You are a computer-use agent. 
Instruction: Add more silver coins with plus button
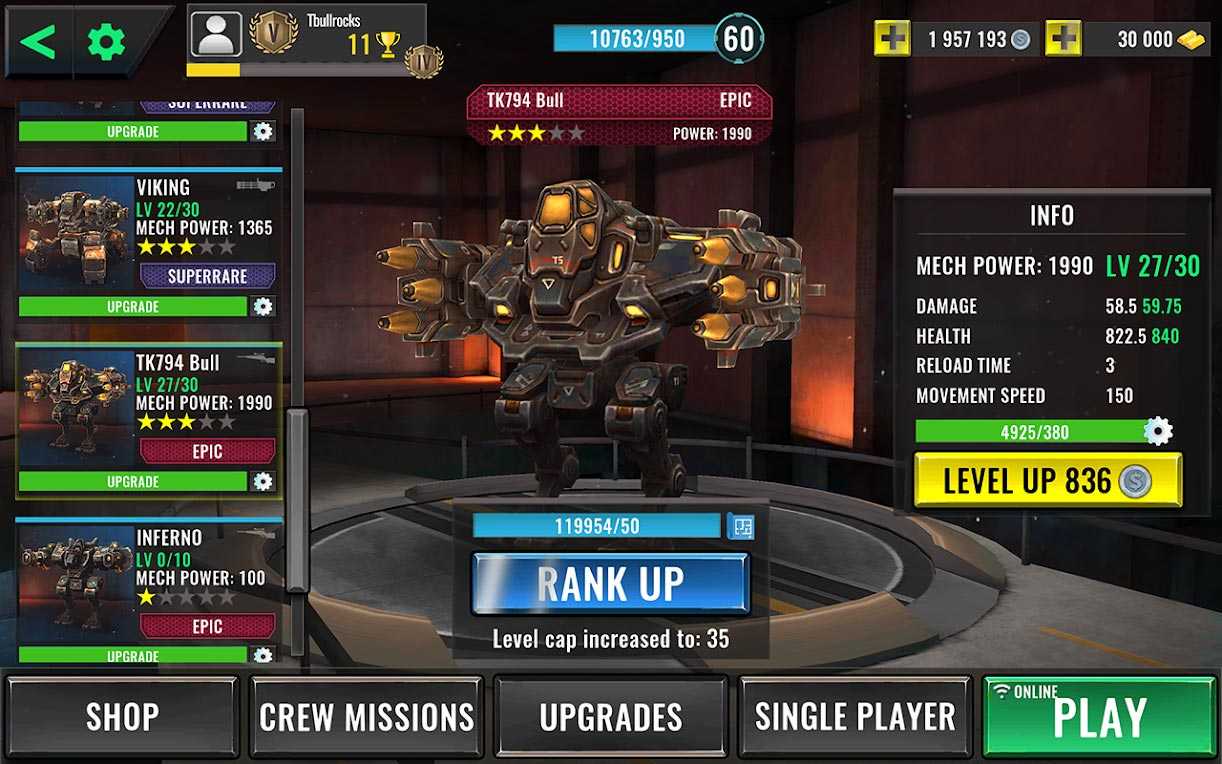(892, 39)
